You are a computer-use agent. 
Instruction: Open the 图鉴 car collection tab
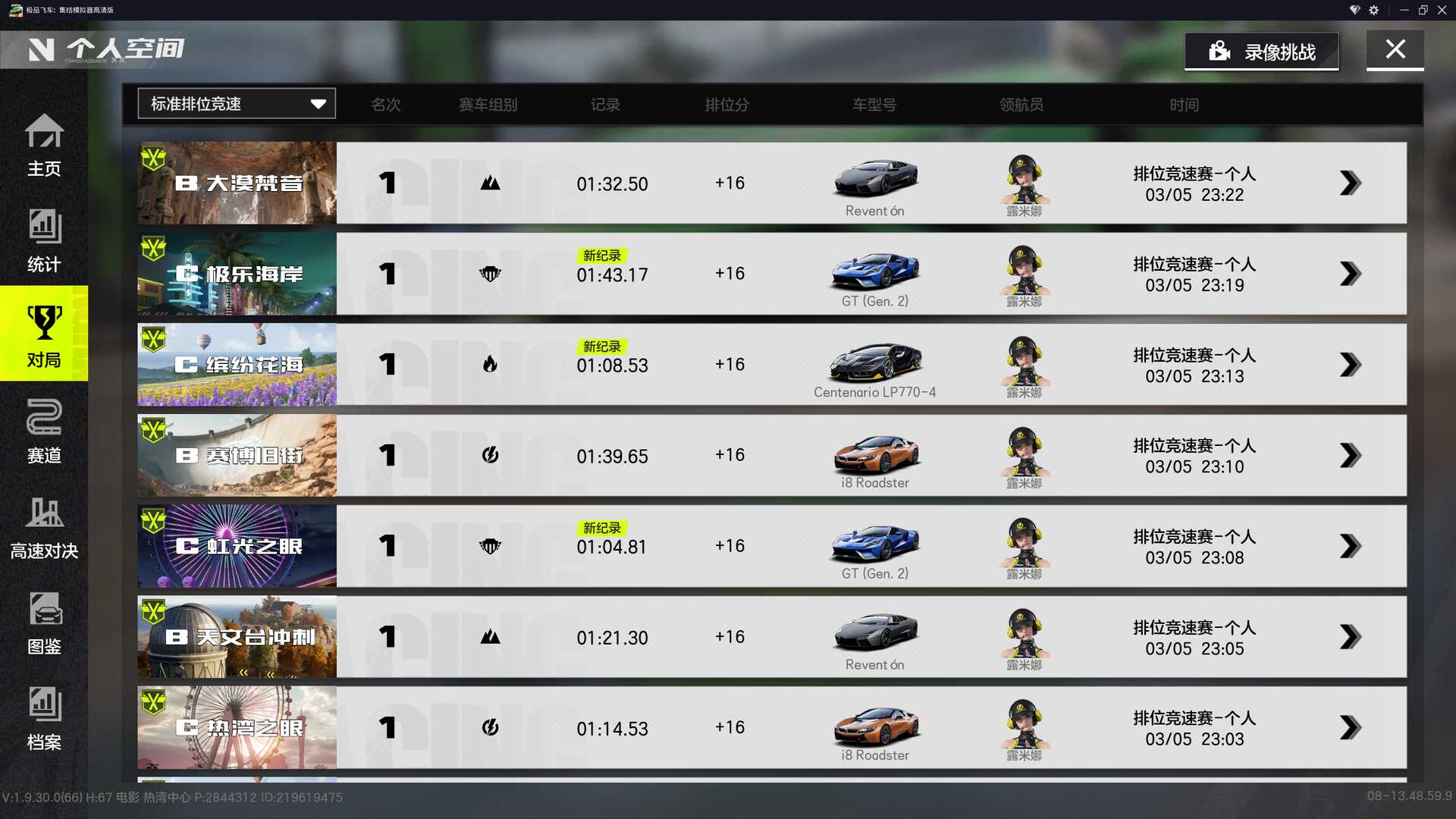click(x=44, y=623)
